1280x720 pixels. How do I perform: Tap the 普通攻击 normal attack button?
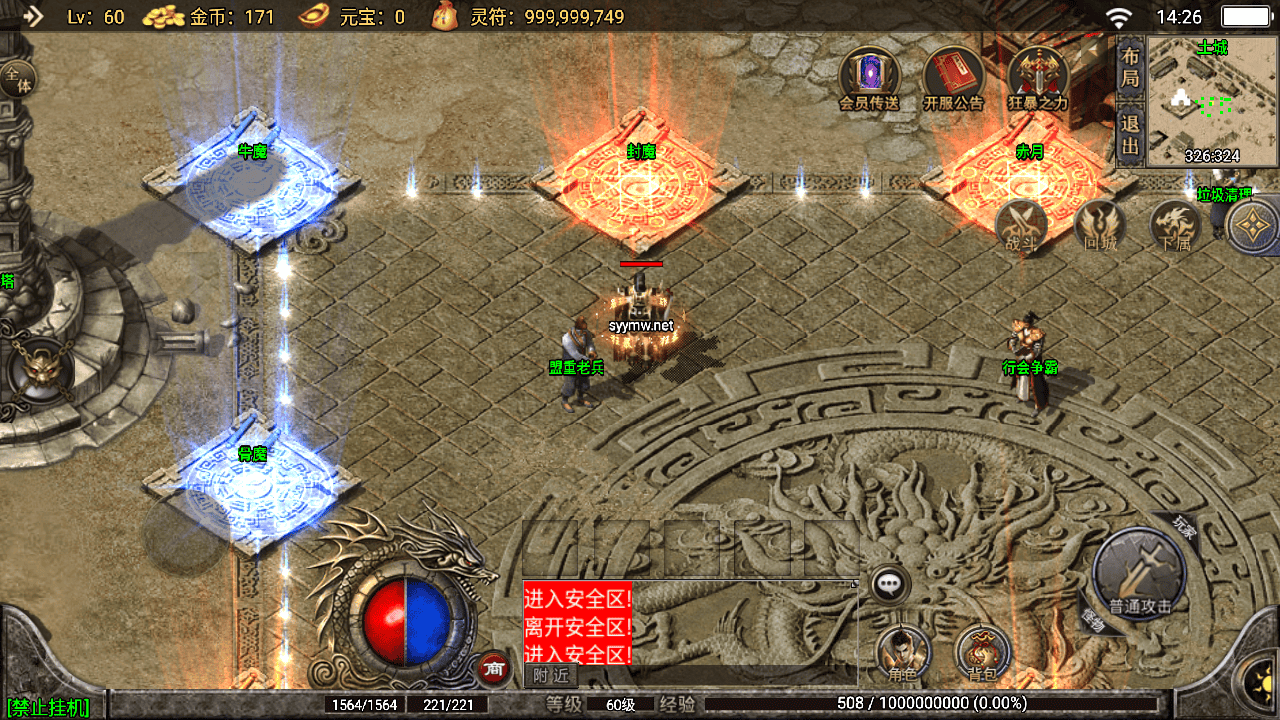1139,572
